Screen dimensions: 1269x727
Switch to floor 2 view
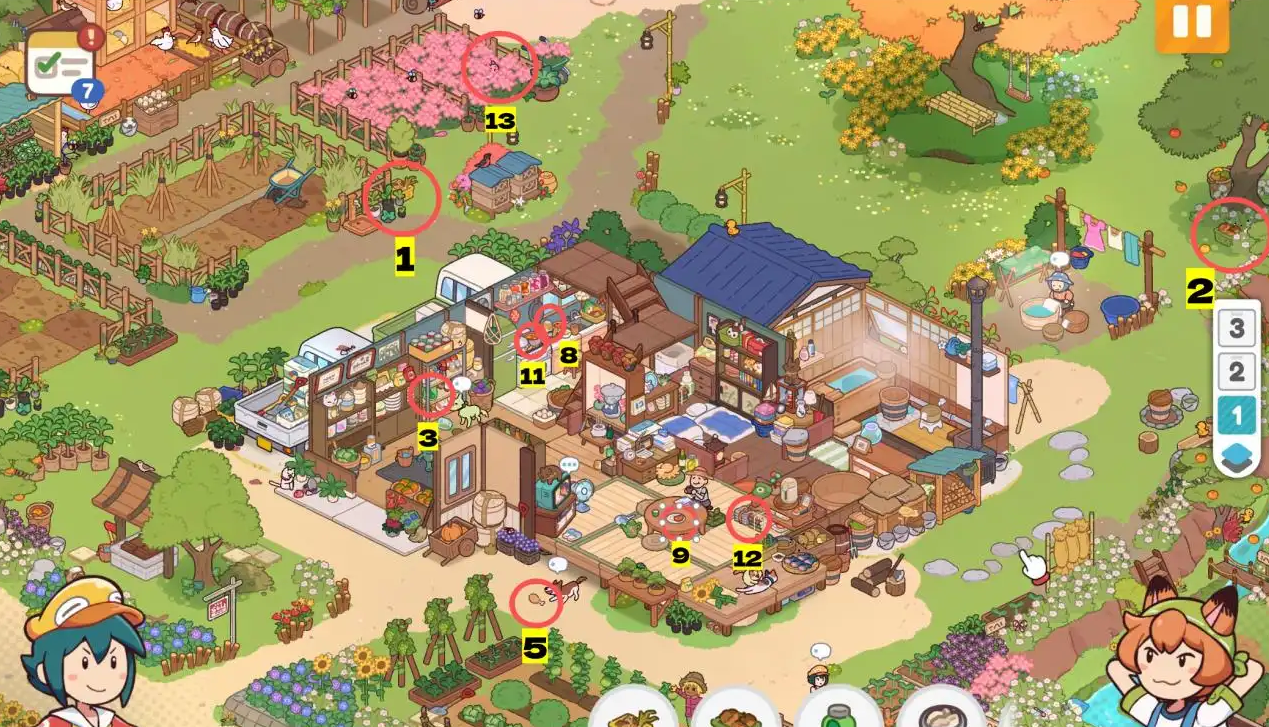1237,373
